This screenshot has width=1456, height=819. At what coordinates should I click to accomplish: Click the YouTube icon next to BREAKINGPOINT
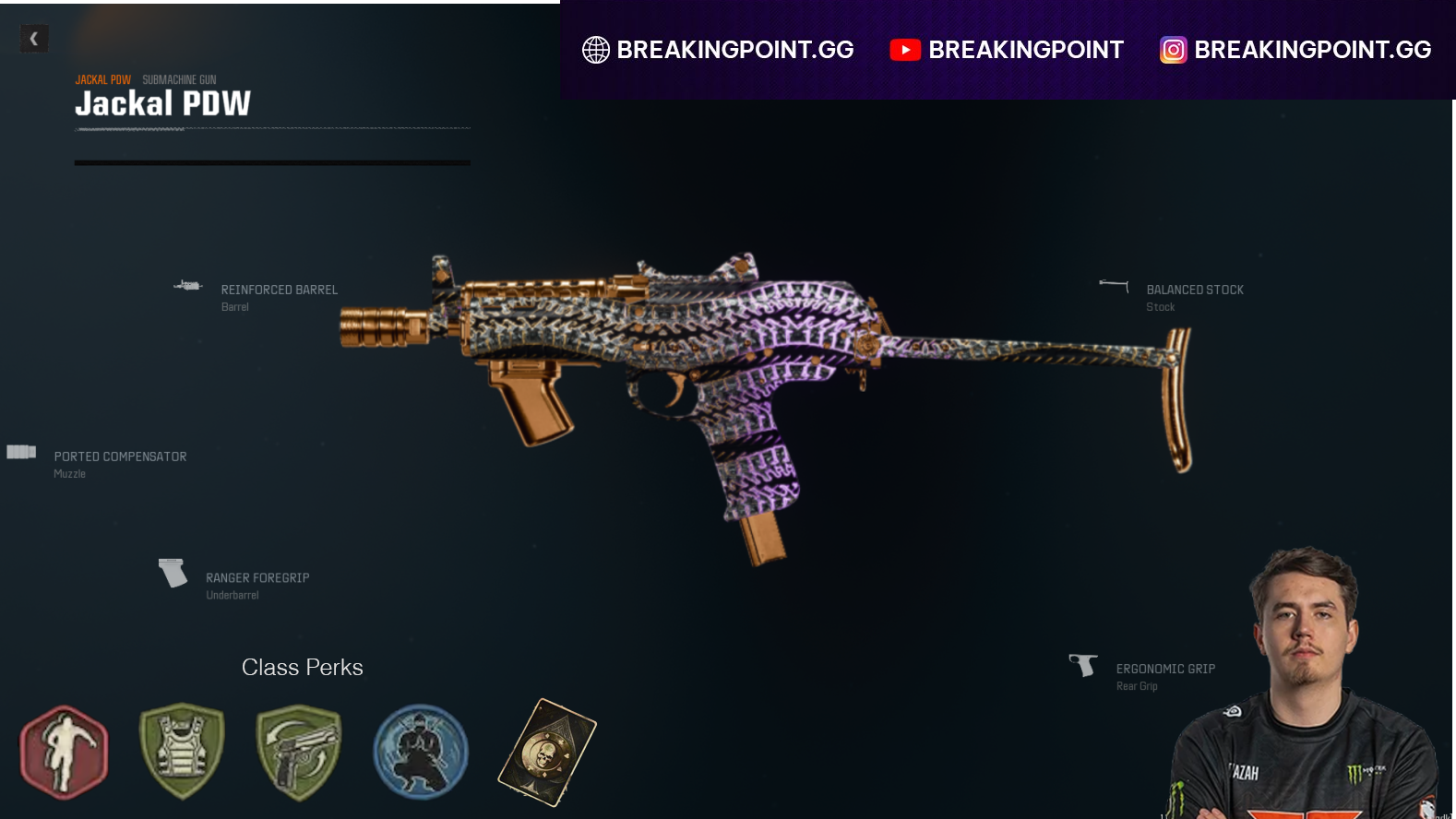[905, 50]
